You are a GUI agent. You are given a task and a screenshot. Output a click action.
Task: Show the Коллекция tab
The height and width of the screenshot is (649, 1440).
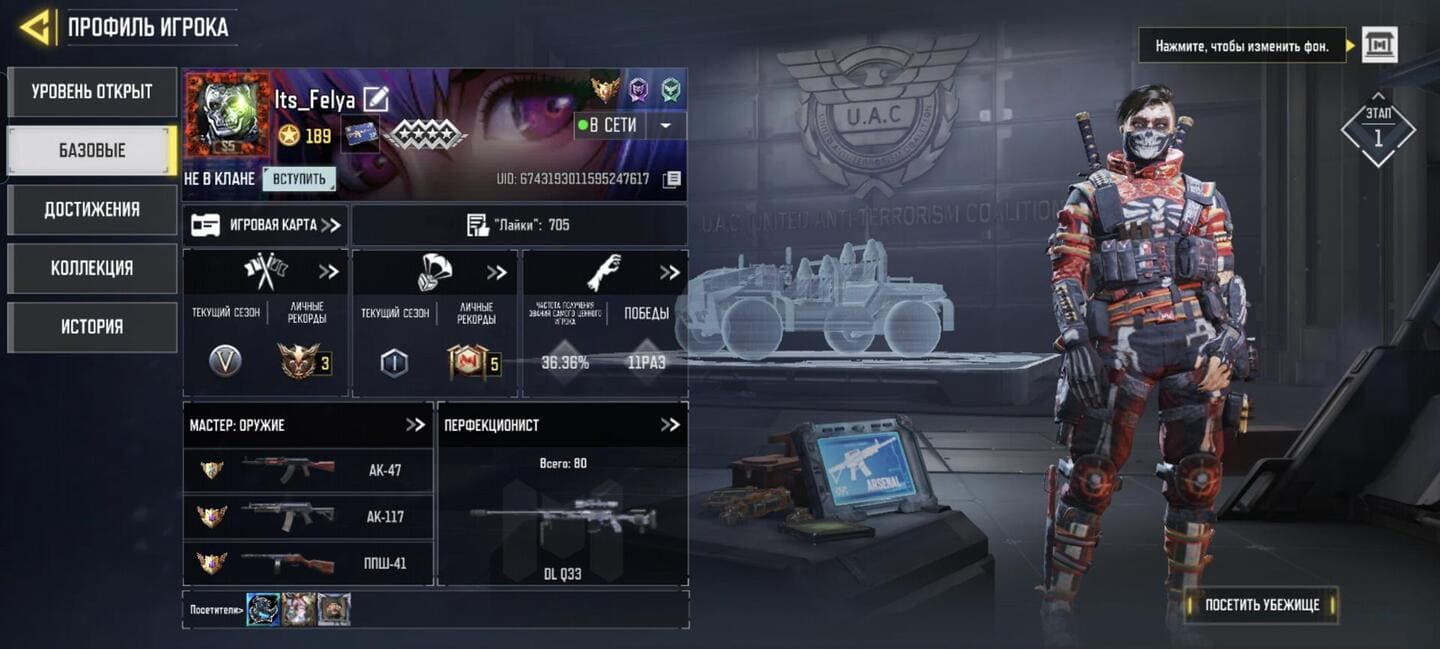(92, 268)
